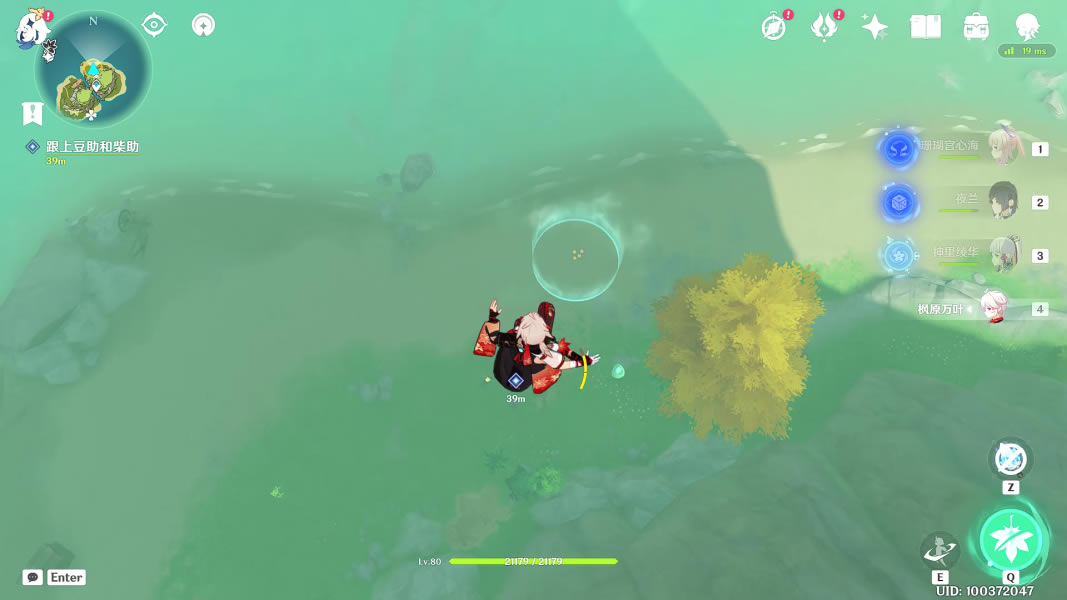Use the gadget icon above Z

(1010, 459)
